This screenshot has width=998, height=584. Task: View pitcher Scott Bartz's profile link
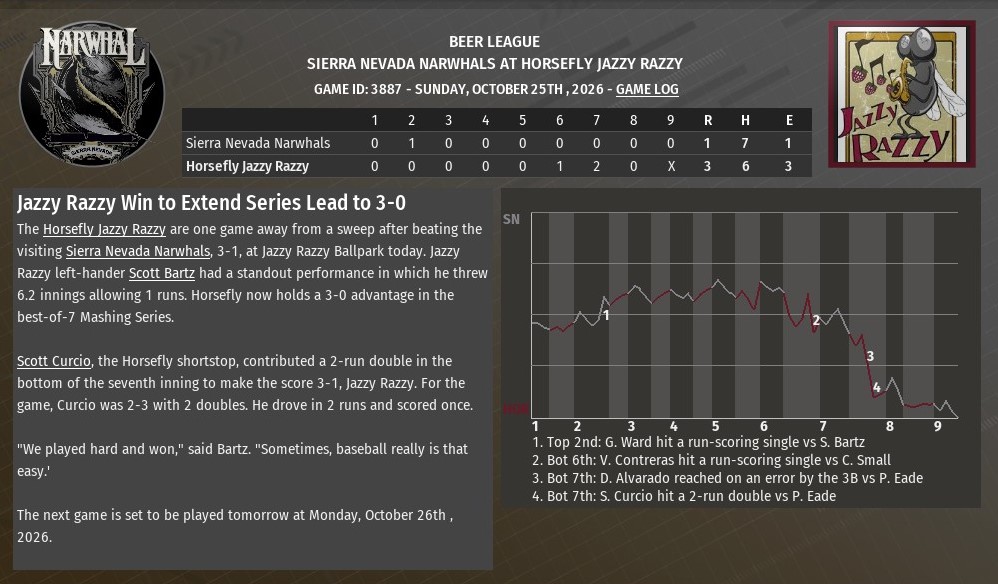[162, 273]
